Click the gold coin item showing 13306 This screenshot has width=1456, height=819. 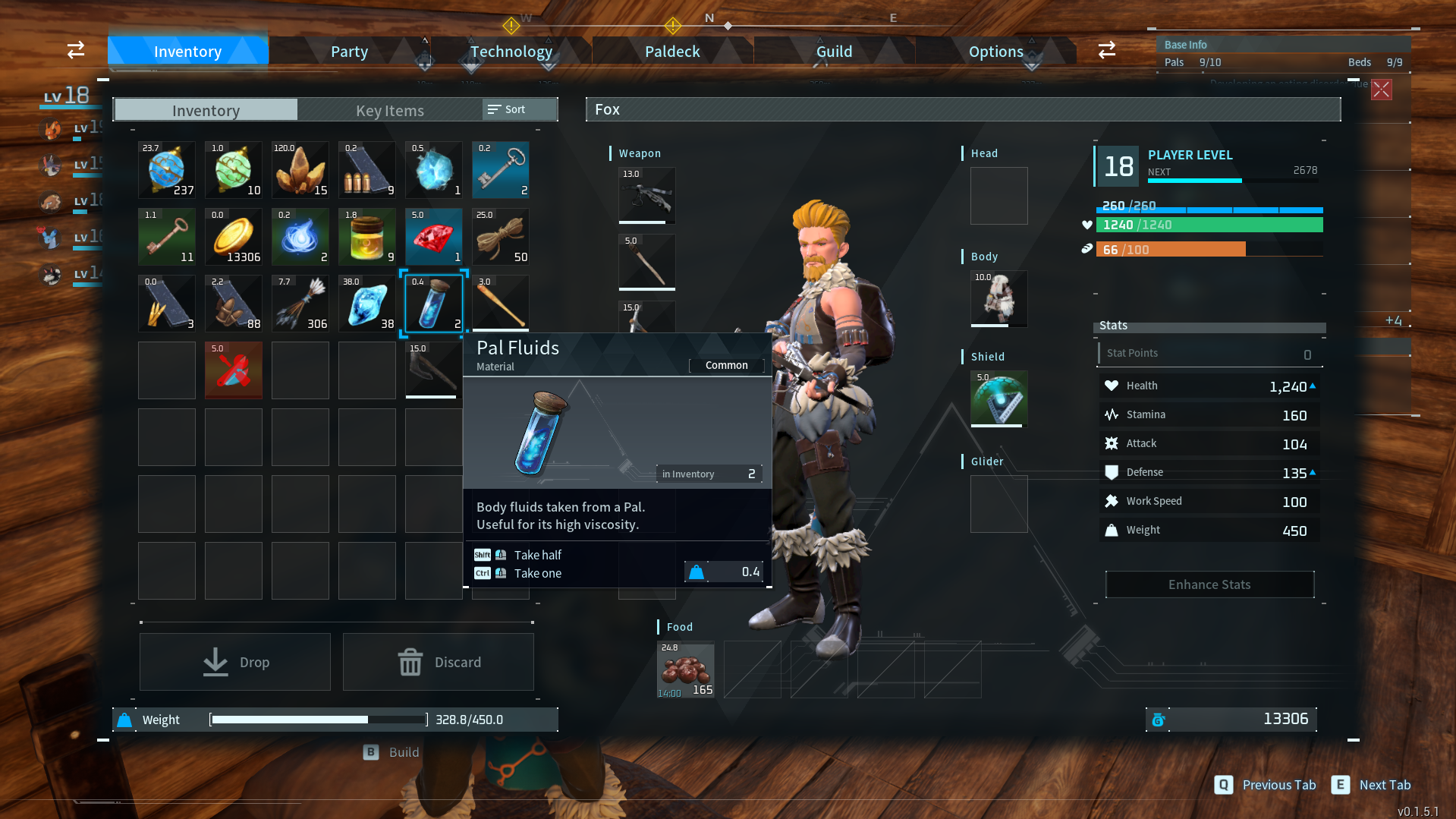233,236
